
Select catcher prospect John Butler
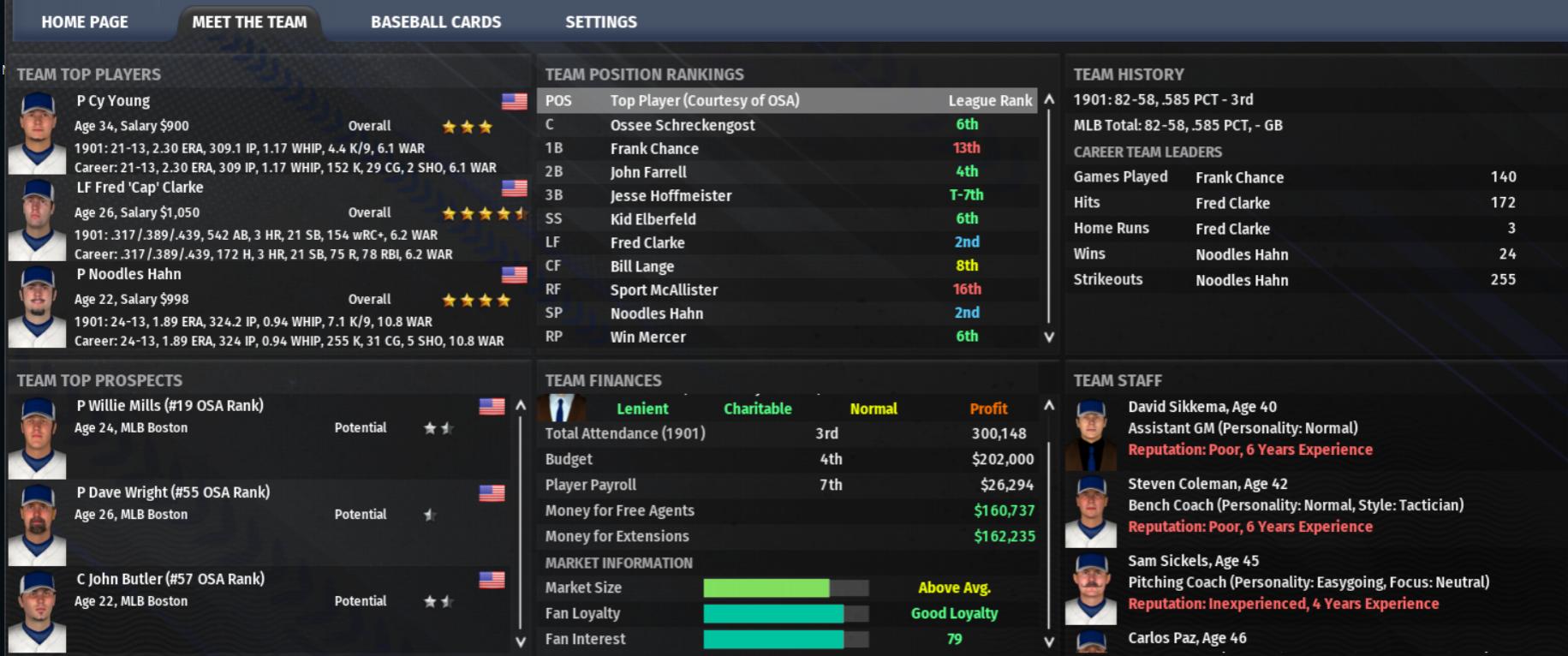tap(170, 579)
